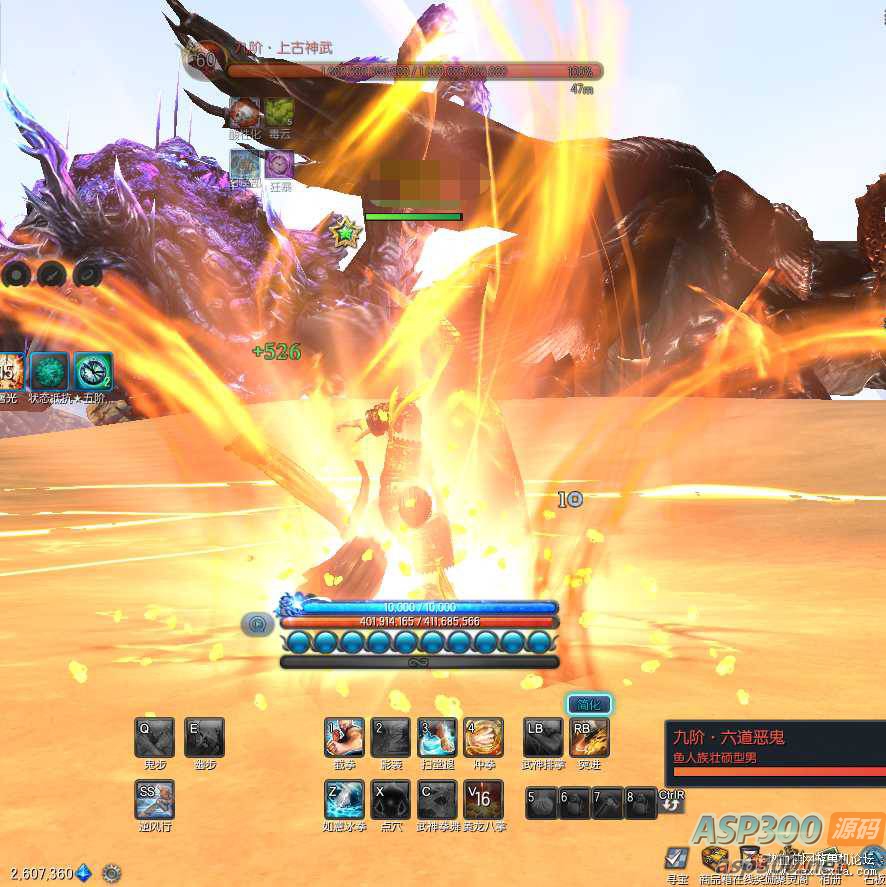Inspect the boss's 狂暴 enrage buff
Screen dimensions: 886x887
point(280,164)
